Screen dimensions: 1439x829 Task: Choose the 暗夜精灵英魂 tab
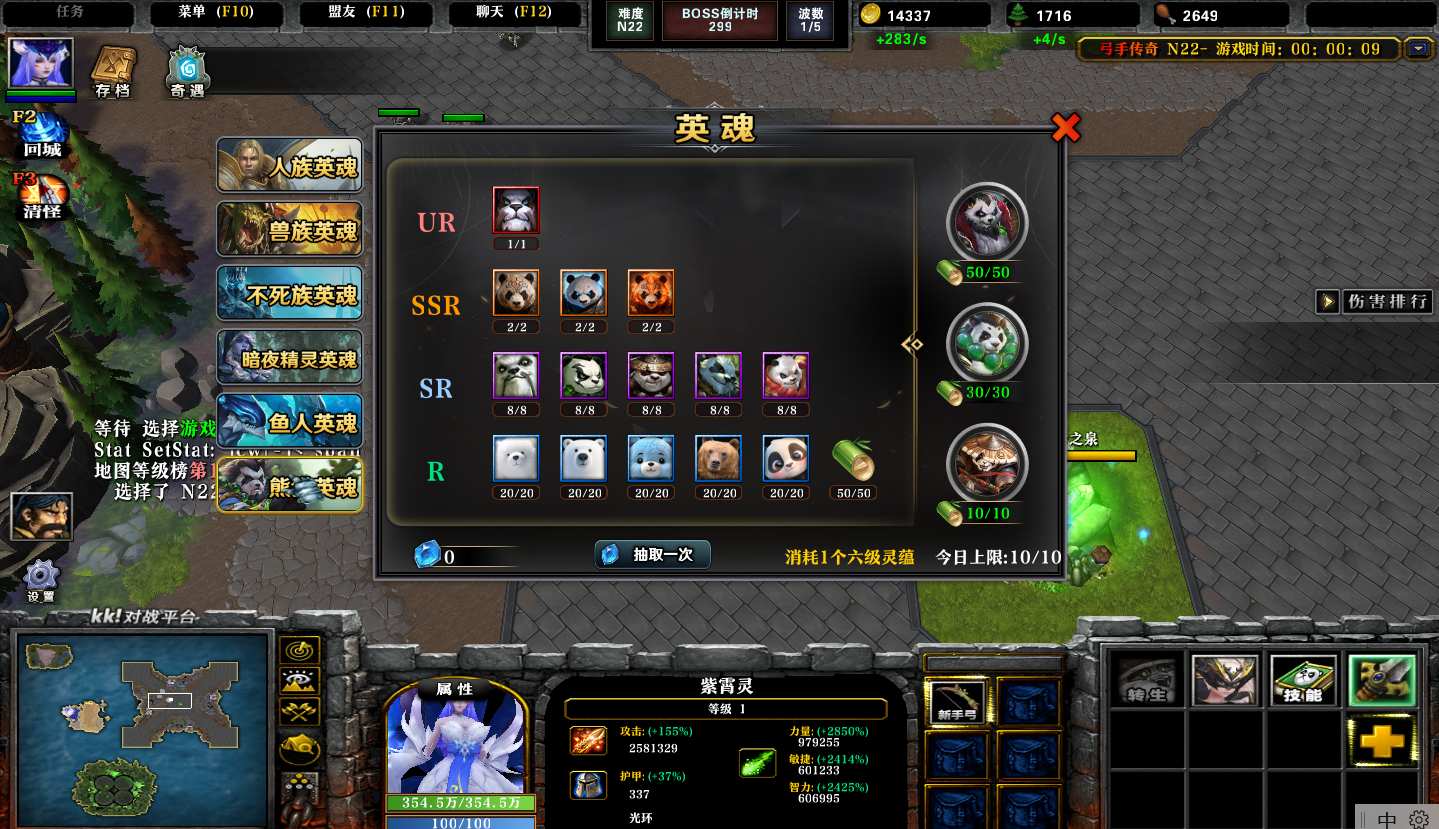coord(290,357)
